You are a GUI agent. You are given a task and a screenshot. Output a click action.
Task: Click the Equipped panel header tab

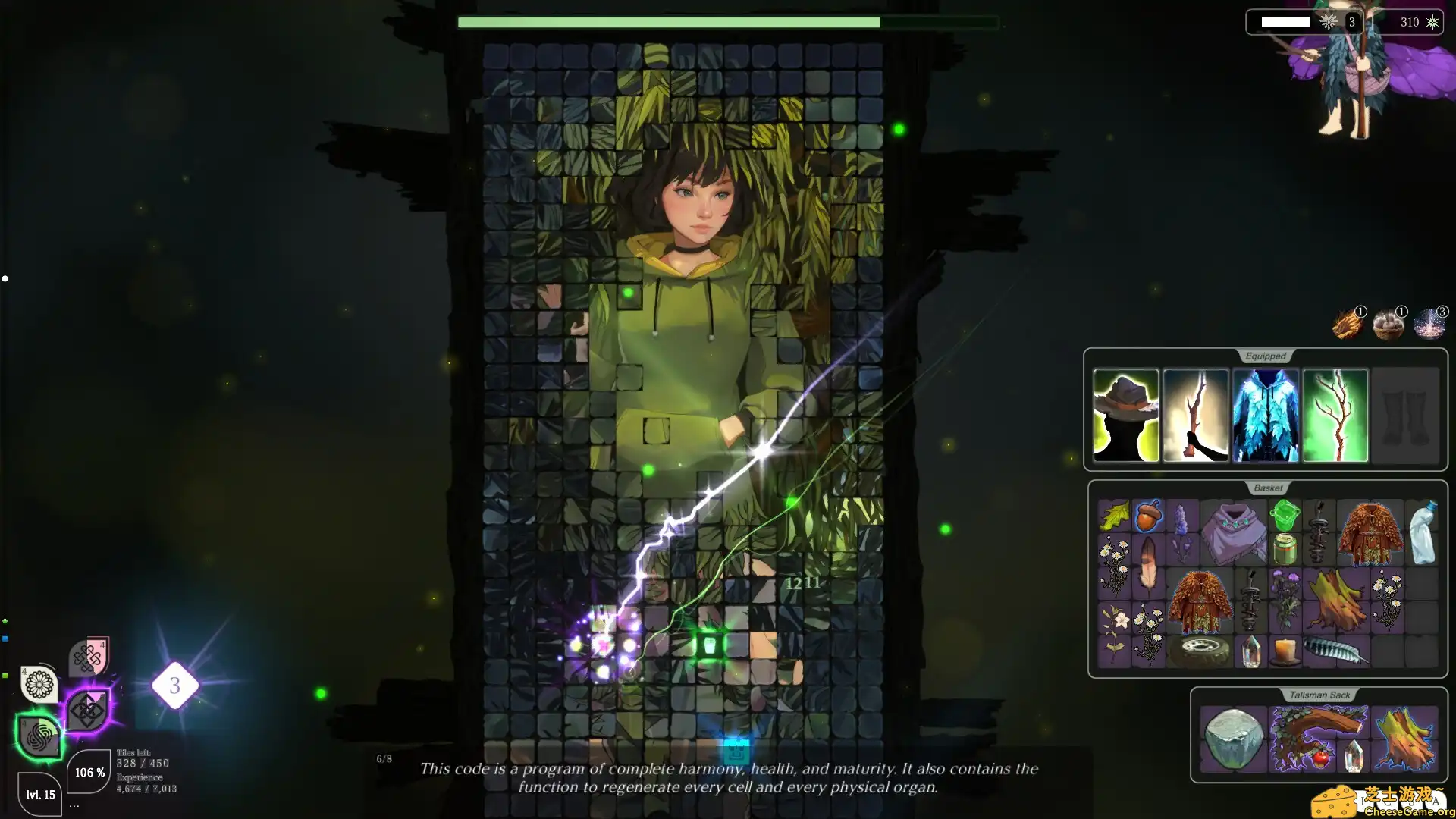[1265, 355]
